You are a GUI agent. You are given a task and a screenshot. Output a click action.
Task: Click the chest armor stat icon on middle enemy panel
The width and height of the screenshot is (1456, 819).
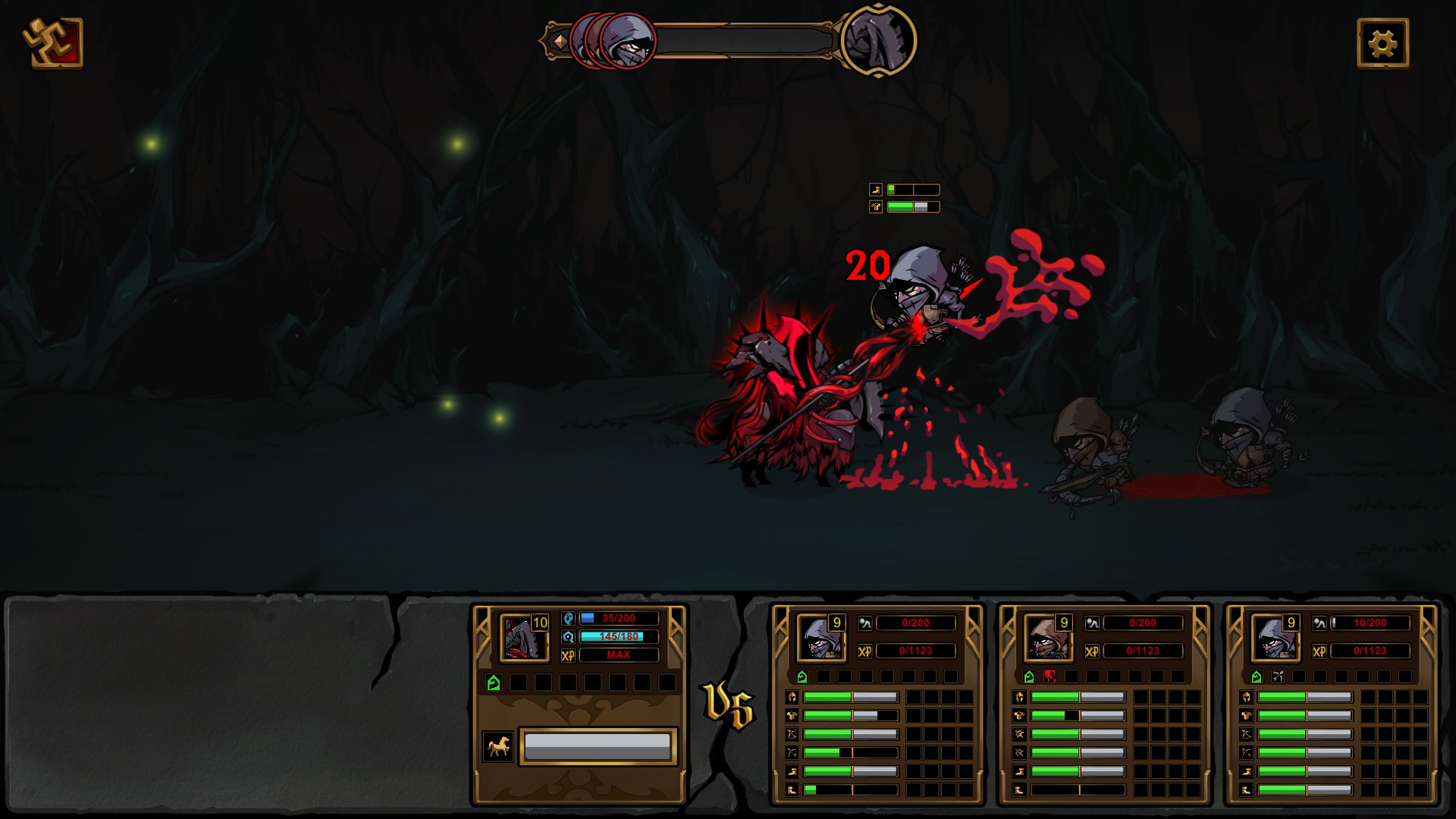pyautogui.click(x=1018, y=716)
